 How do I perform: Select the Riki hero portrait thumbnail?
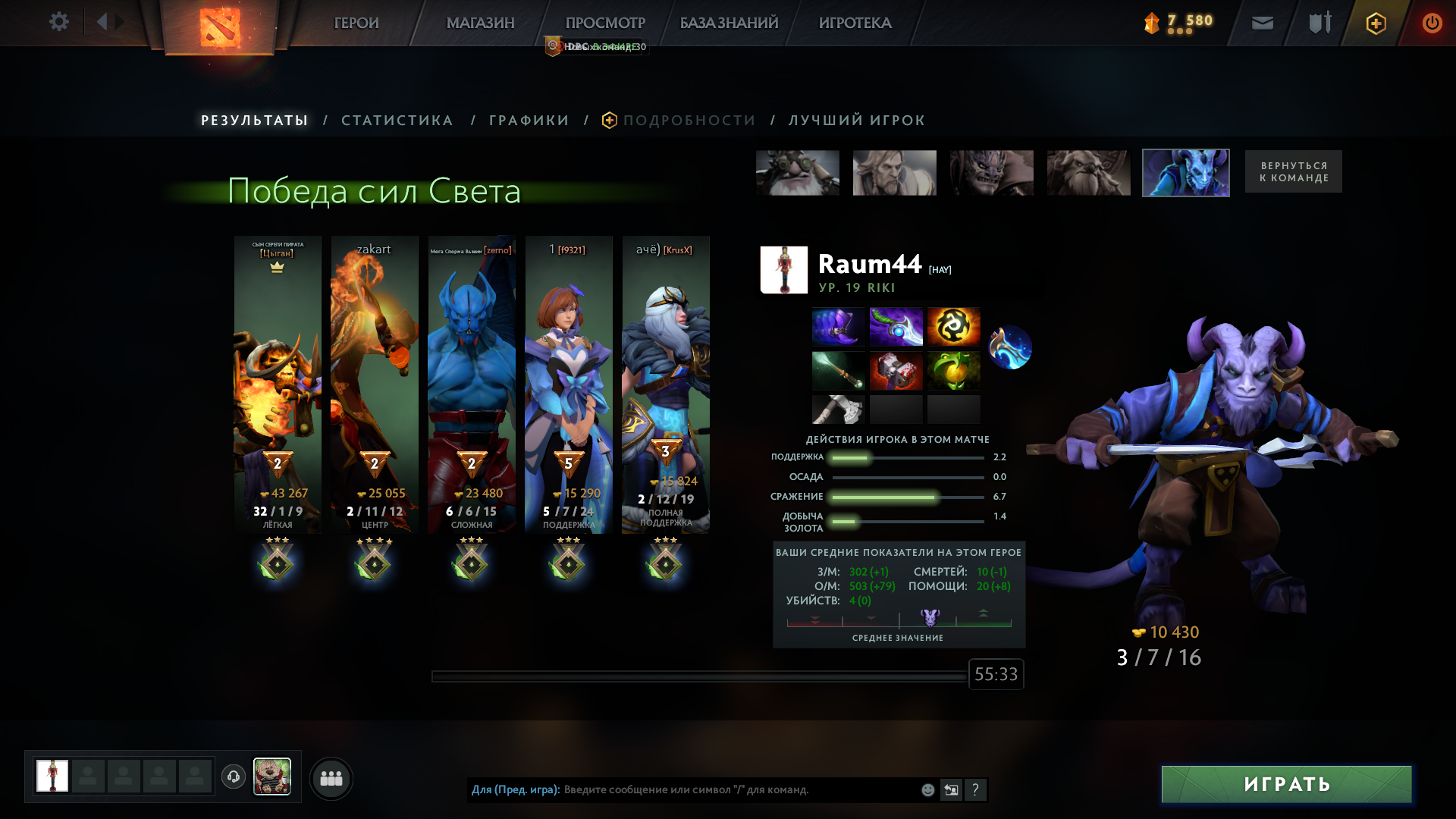tap(1186, 172)
